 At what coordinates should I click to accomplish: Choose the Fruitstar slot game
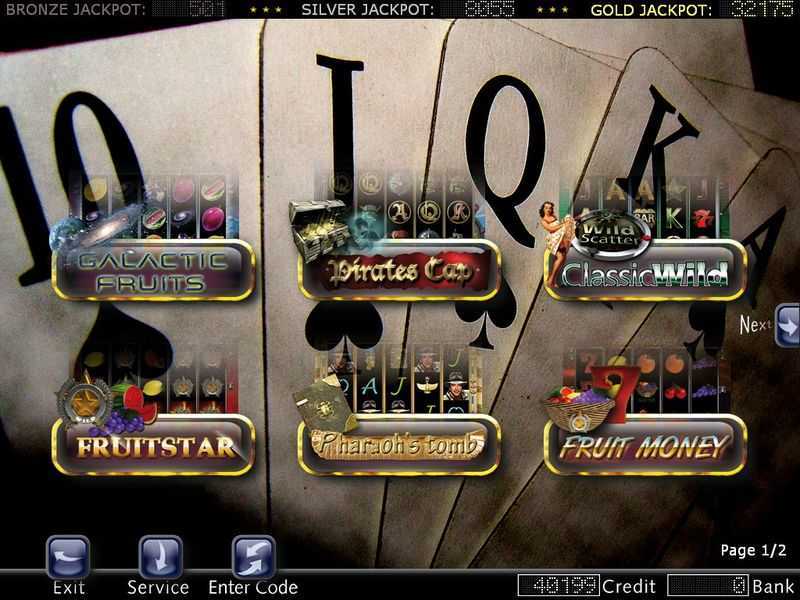(153, 445)
